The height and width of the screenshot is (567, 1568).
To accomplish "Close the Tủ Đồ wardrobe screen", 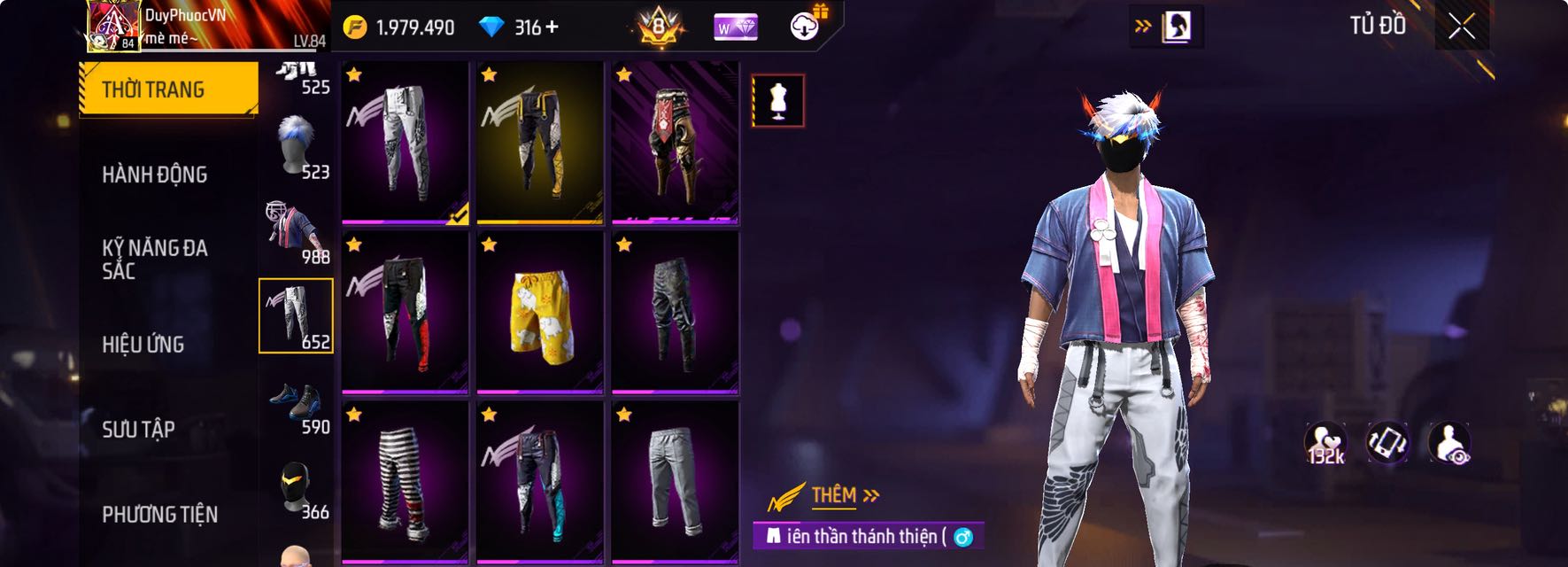I will point(1461,27).
